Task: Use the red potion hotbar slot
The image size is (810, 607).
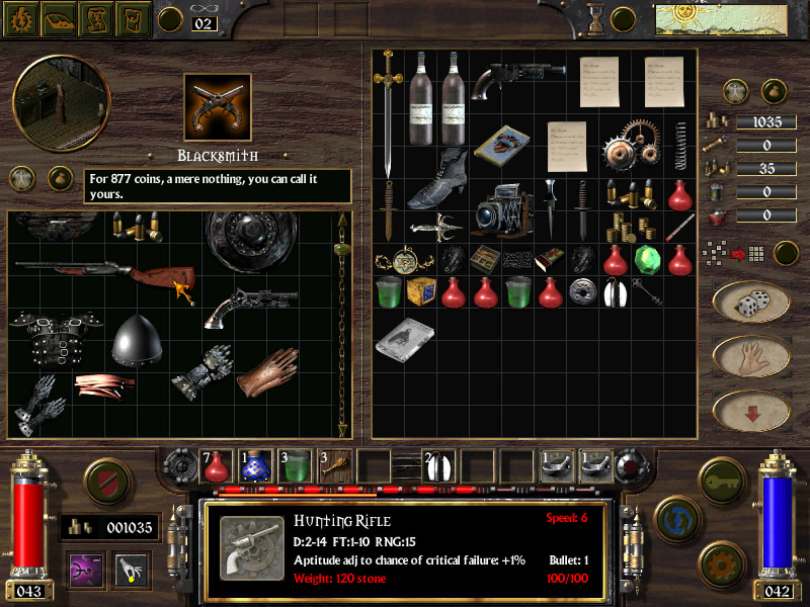Action: point(216,465)
